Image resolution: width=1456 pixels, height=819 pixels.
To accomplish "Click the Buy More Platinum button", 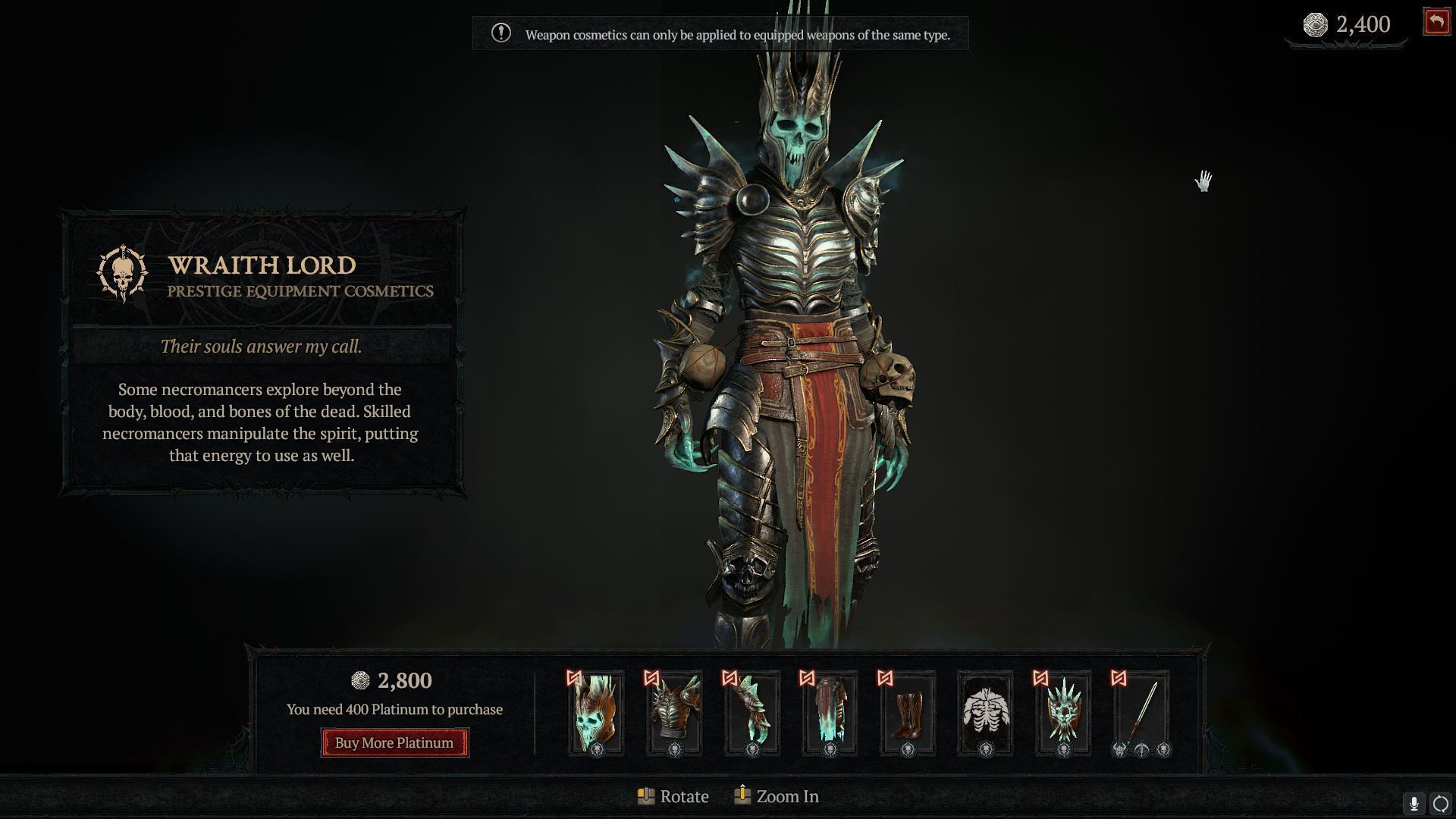I will pos(394,742).
